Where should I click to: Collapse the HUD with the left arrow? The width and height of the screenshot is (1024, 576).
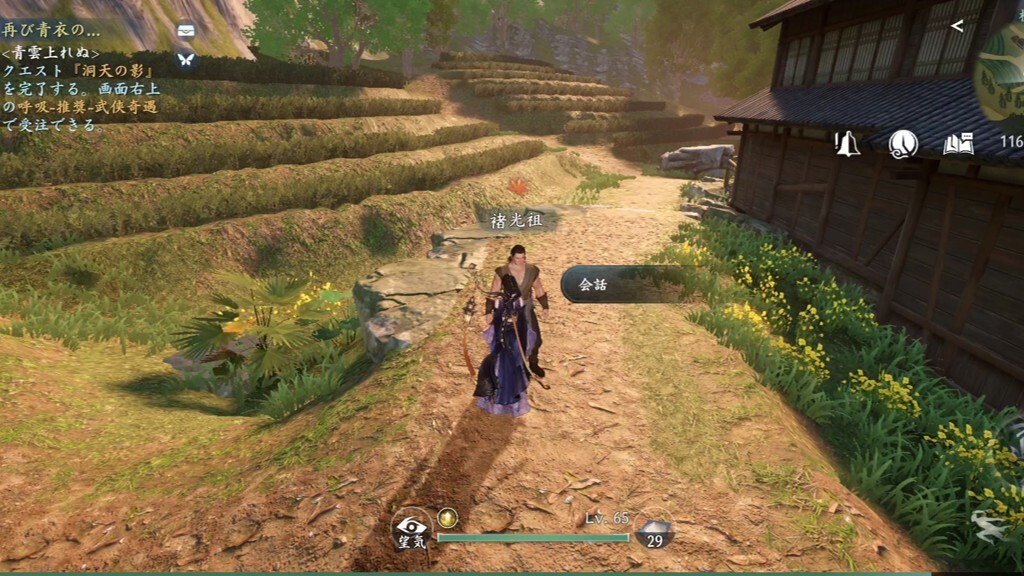957,26
